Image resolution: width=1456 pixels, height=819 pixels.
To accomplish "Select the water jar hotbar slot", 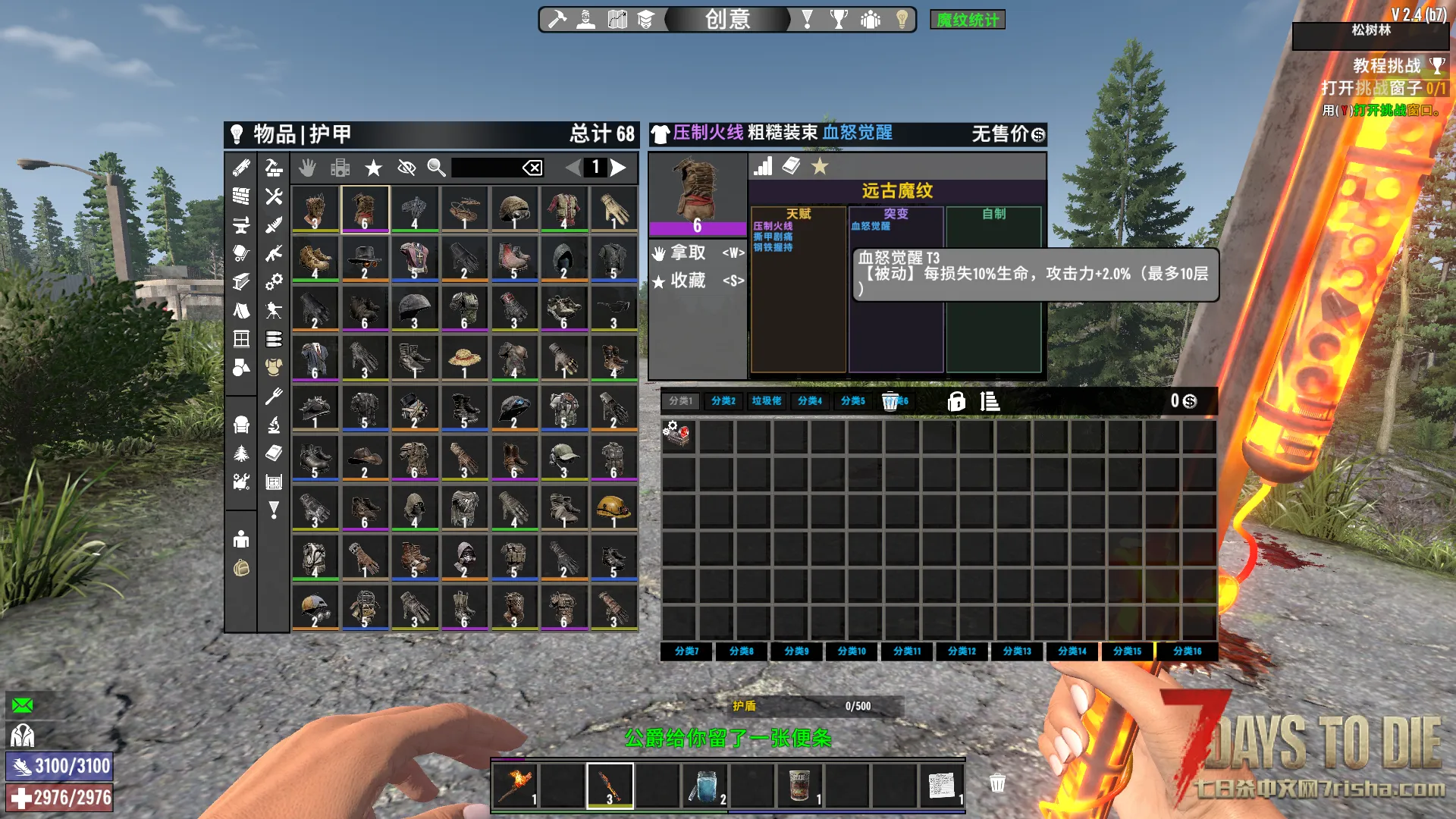I will [705, 786].
